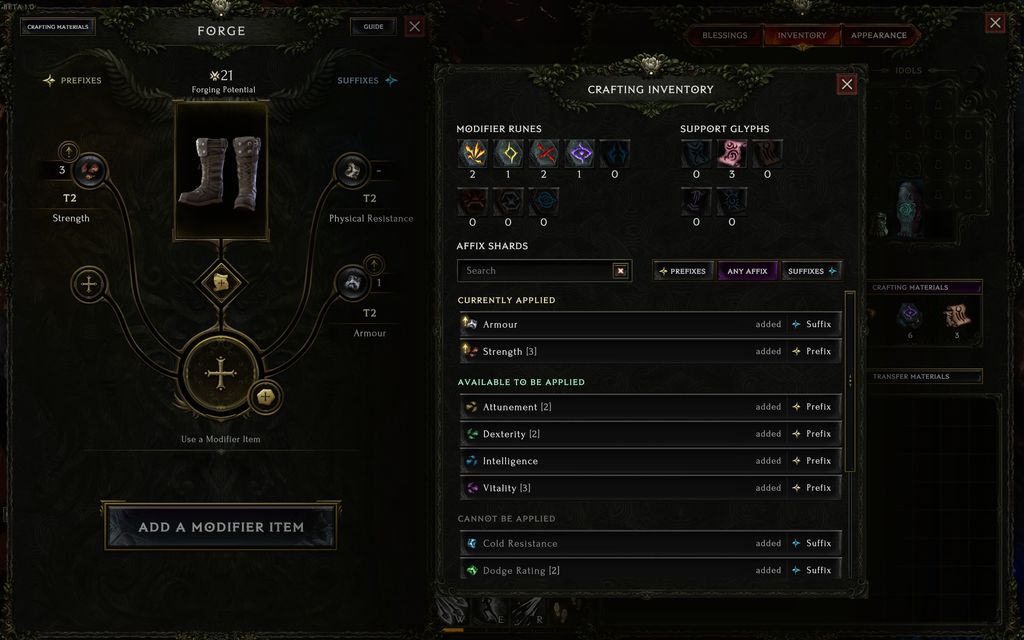Click the Transfer Materials button

[x=924, y=377]
